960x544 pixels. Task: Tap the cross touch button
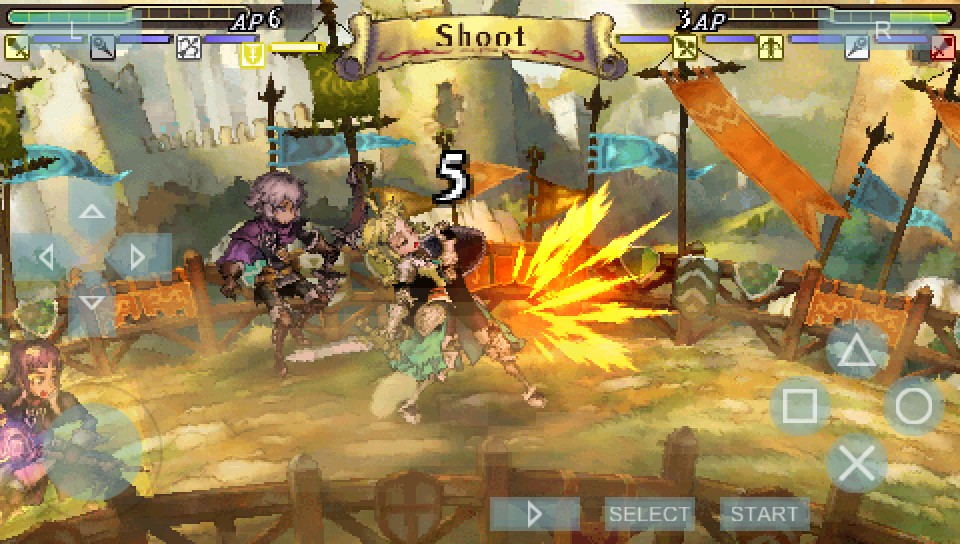pos(857,463)
